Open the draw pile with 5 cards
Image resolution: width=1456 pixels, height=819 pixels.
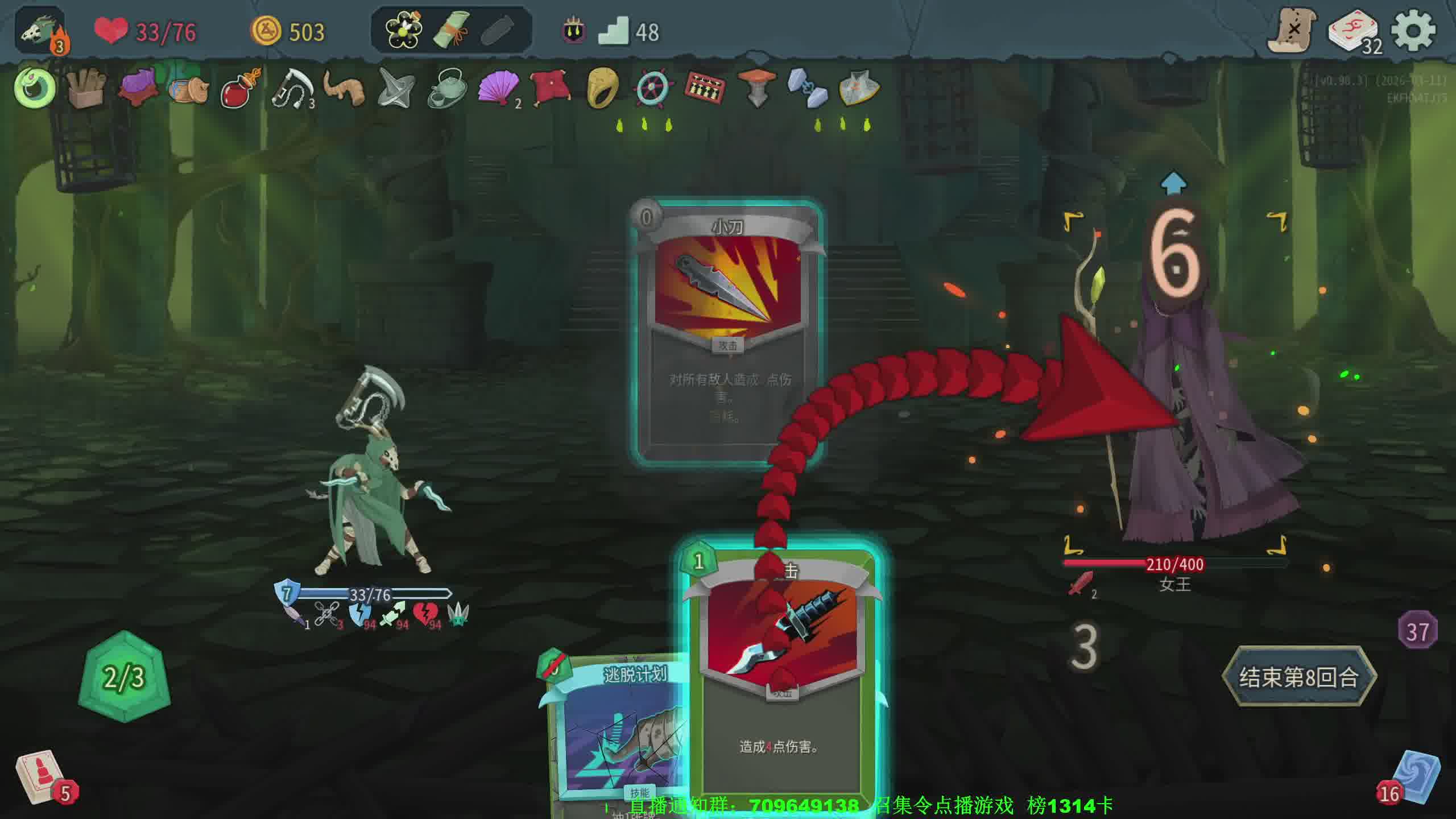coord(41,777)
